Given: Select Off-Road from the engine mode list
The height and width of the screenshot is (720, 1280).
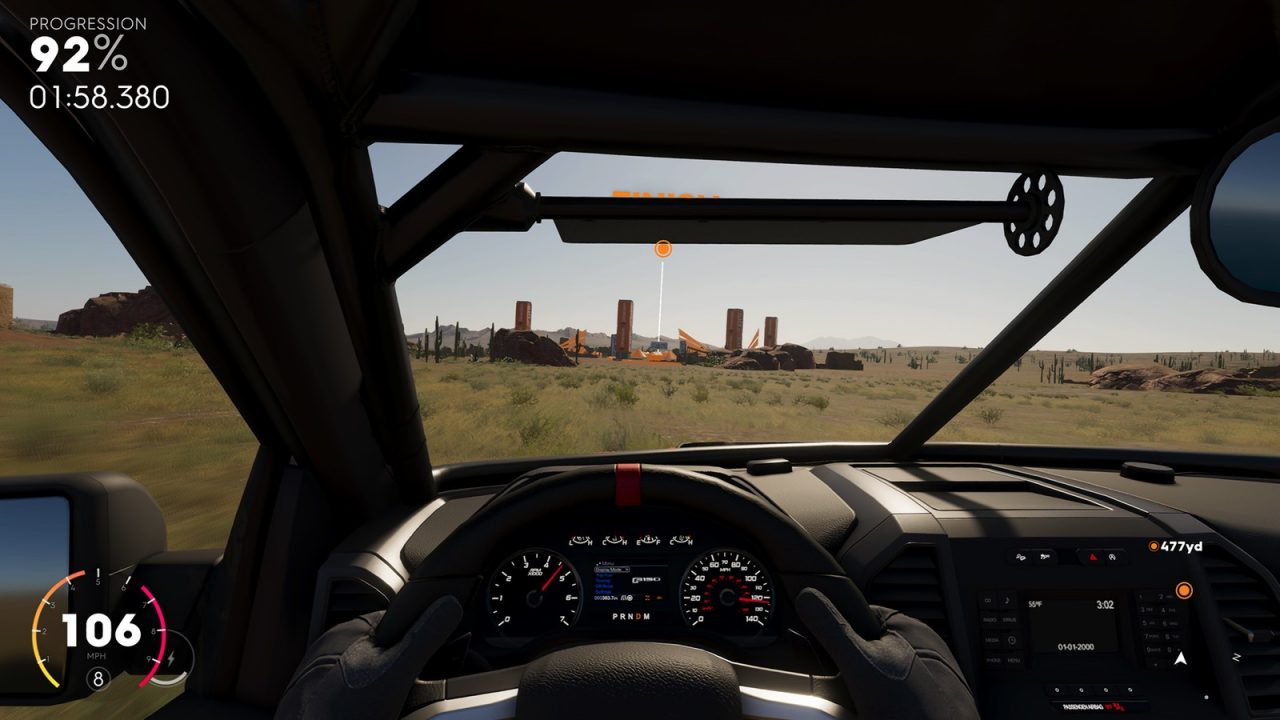Looking at the screenshot, I should 604,586.
